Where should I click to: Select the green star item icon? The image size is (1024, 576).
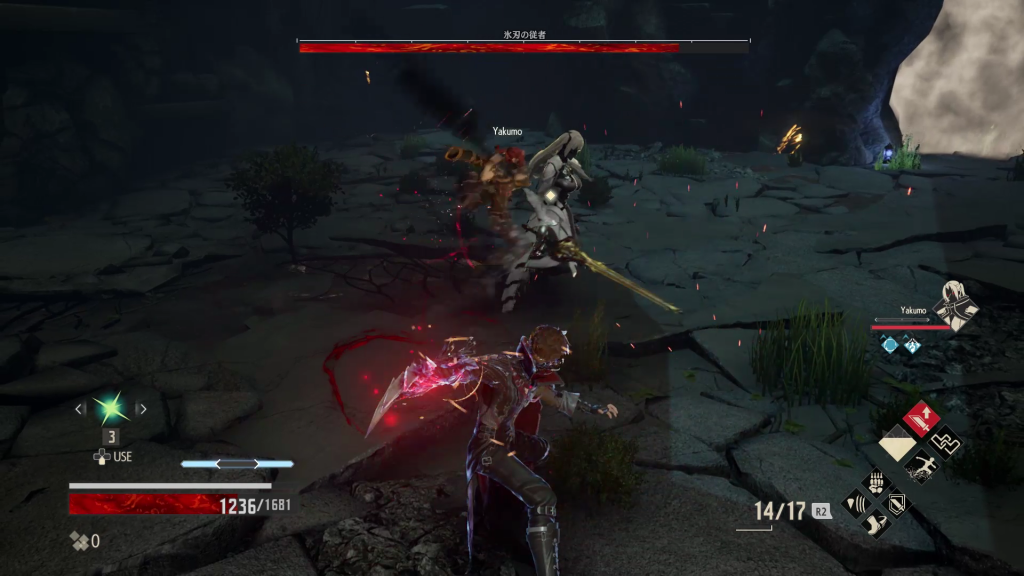[109, 408]
